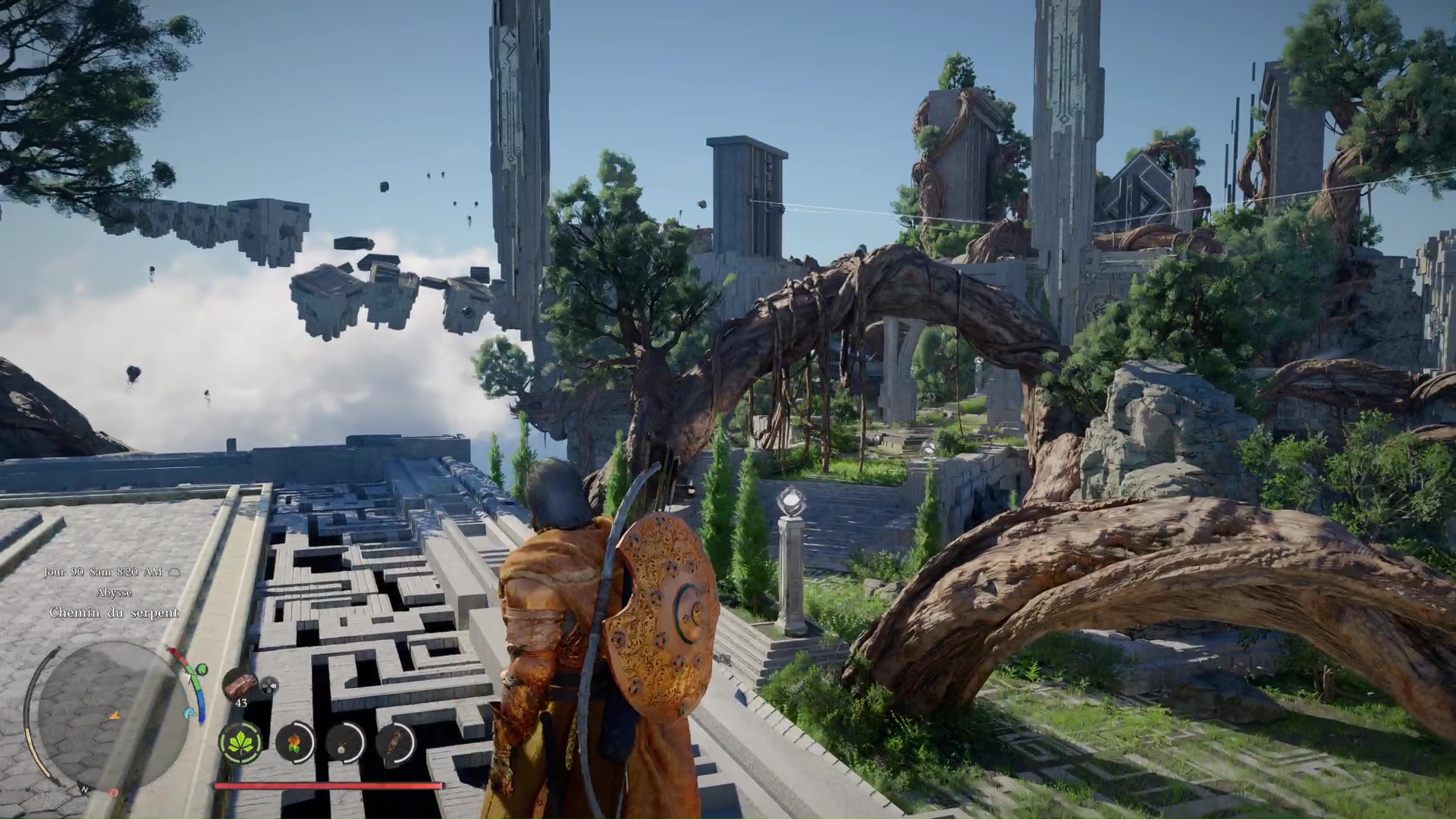Click the green leaf marker beside the minimap

click(202, 670)
